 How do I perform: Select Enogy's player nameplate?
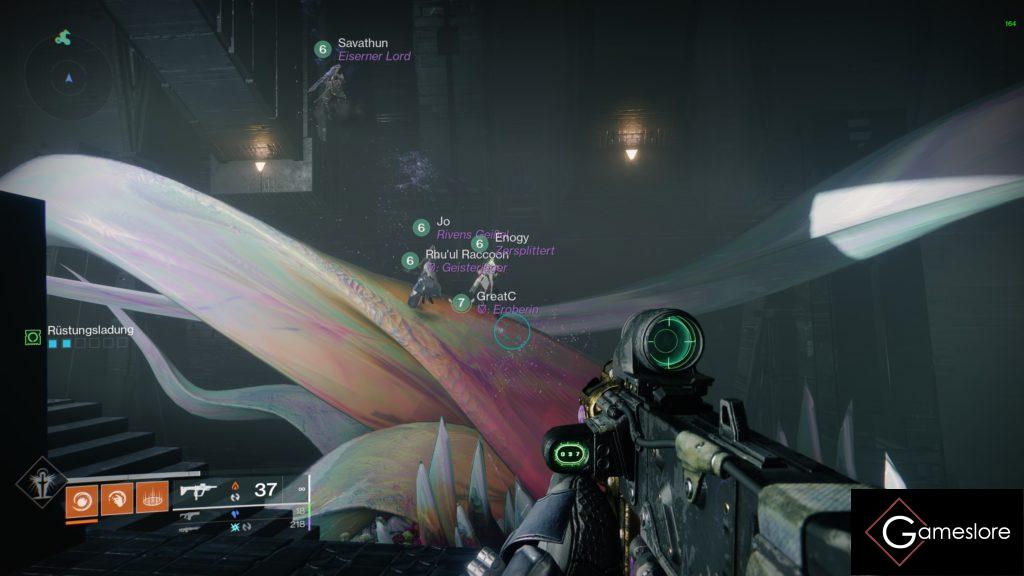(512, 244)
